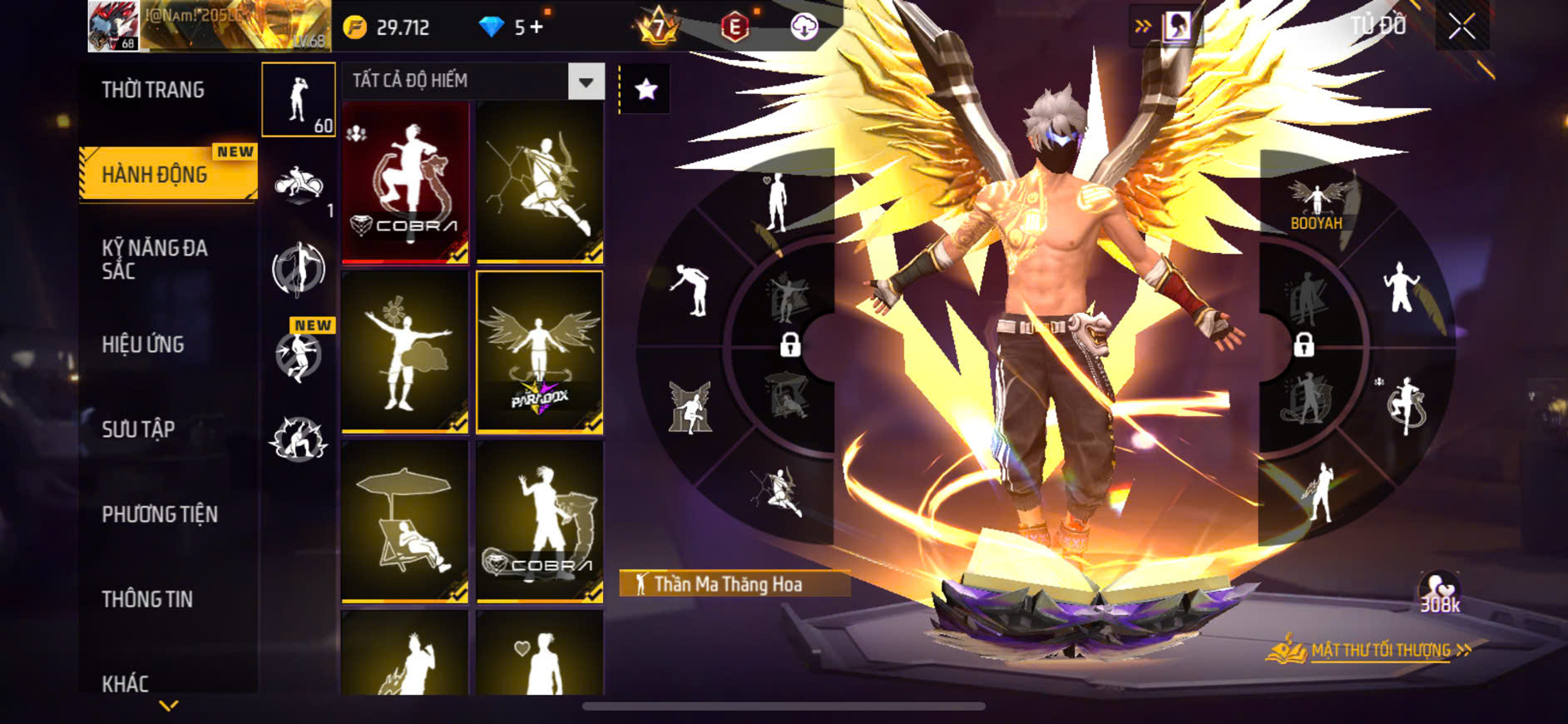Open the Hiệu Ứng section
Screen dimensions: 1568x724
[143, 345]
